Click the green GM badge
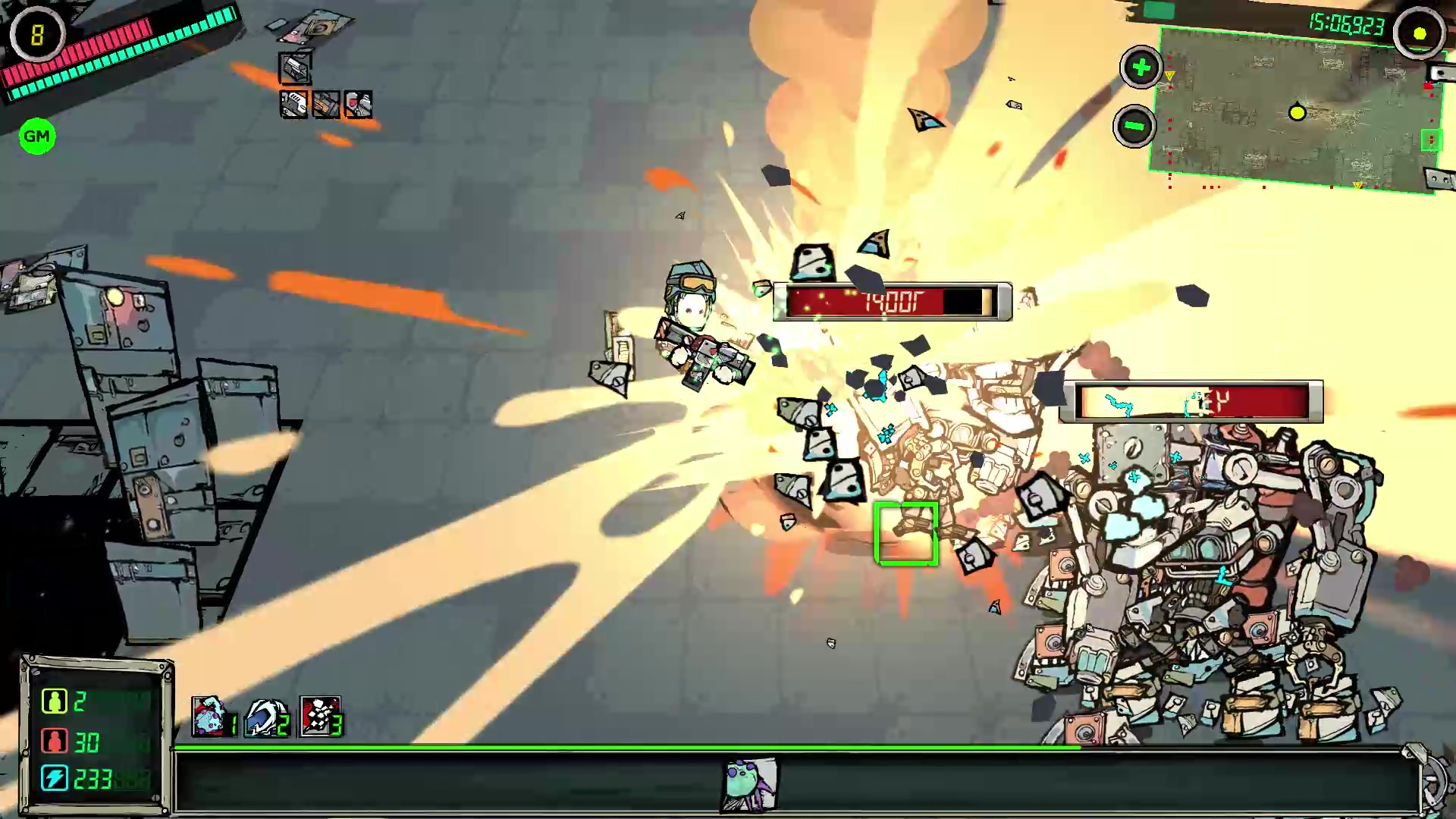 (x=36, y=136)
